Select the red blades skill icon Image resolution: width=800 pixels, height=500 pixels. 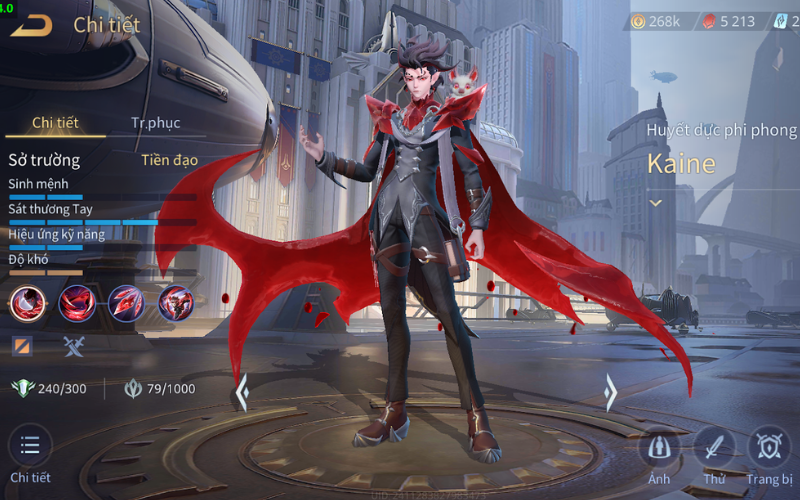tap(126, 302)
